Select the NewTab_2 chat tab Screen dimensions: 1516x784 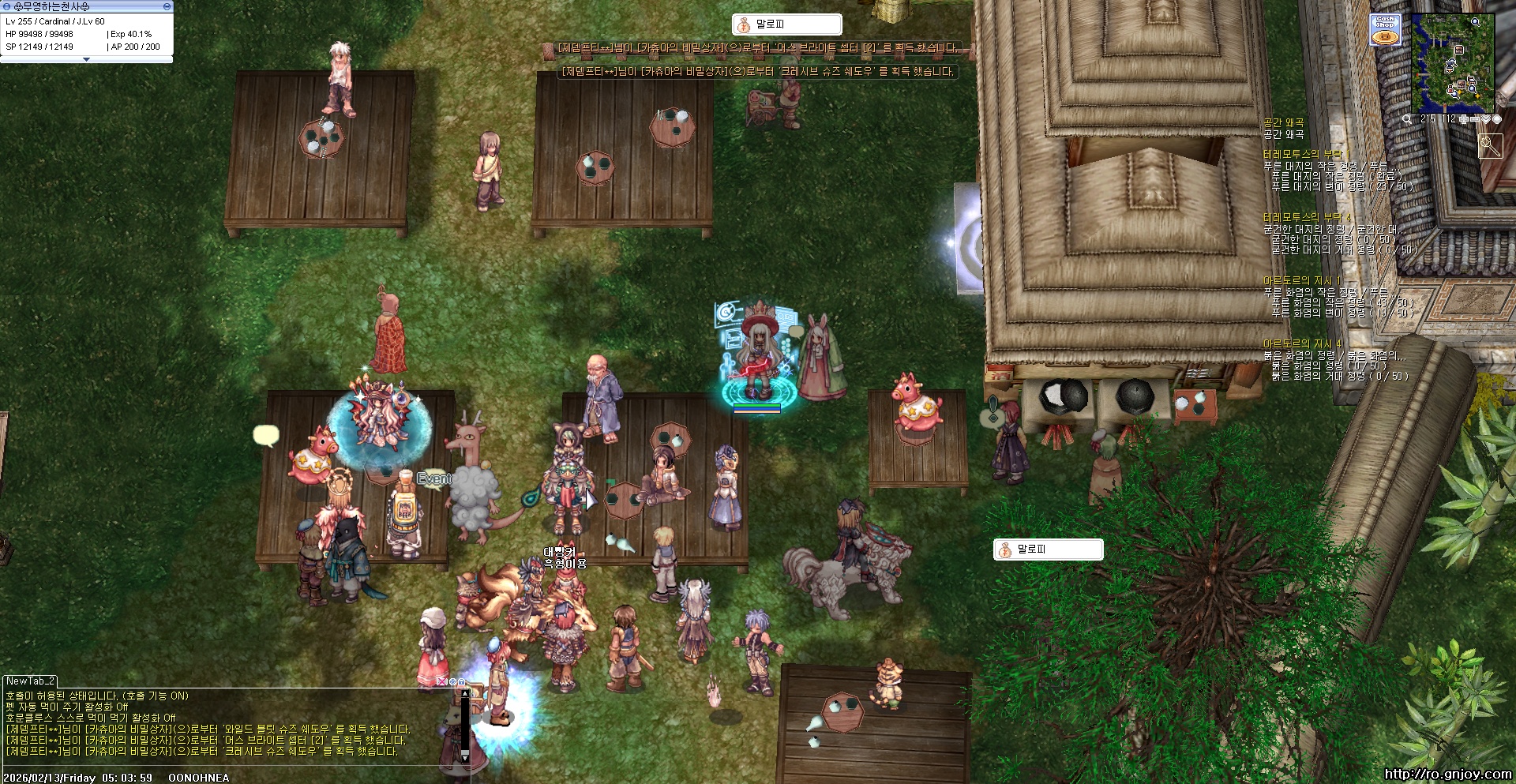click(x=30, y=681)
